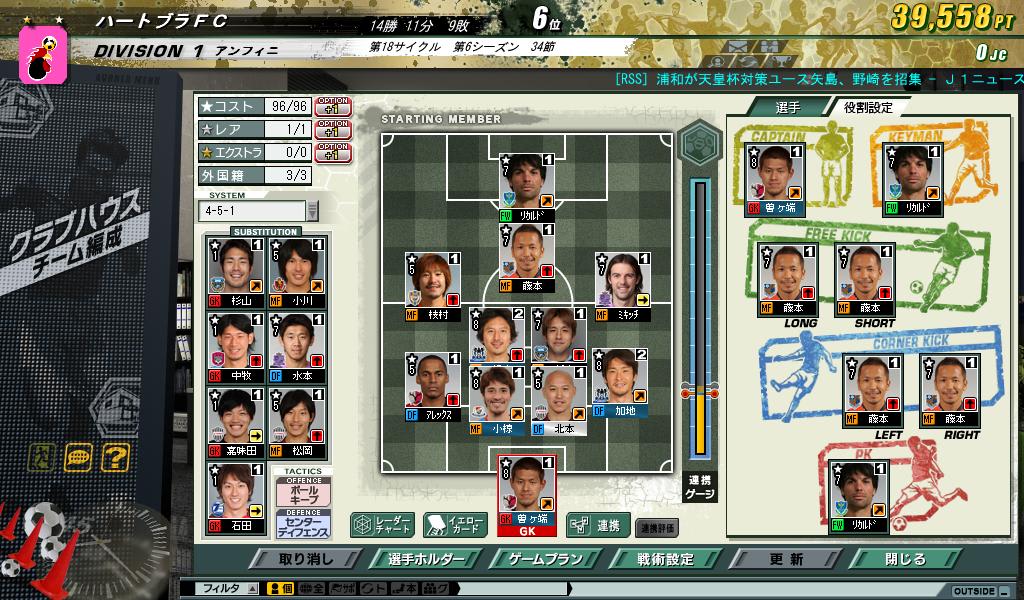This screenshot has height=600, width=1024.
Task: Close the screen with 閉じる
Action: 906,559
